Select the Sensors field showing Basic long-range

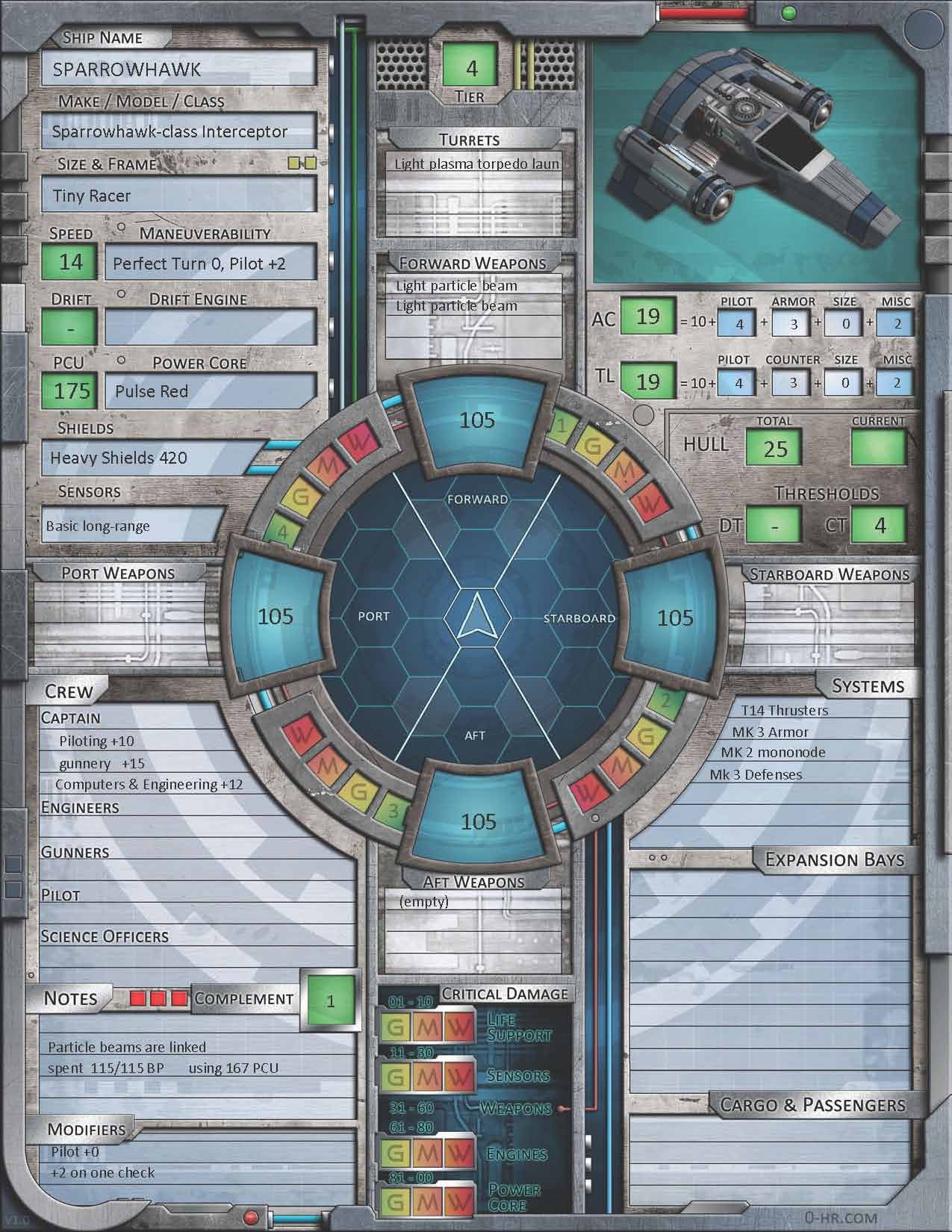(133, 526)
